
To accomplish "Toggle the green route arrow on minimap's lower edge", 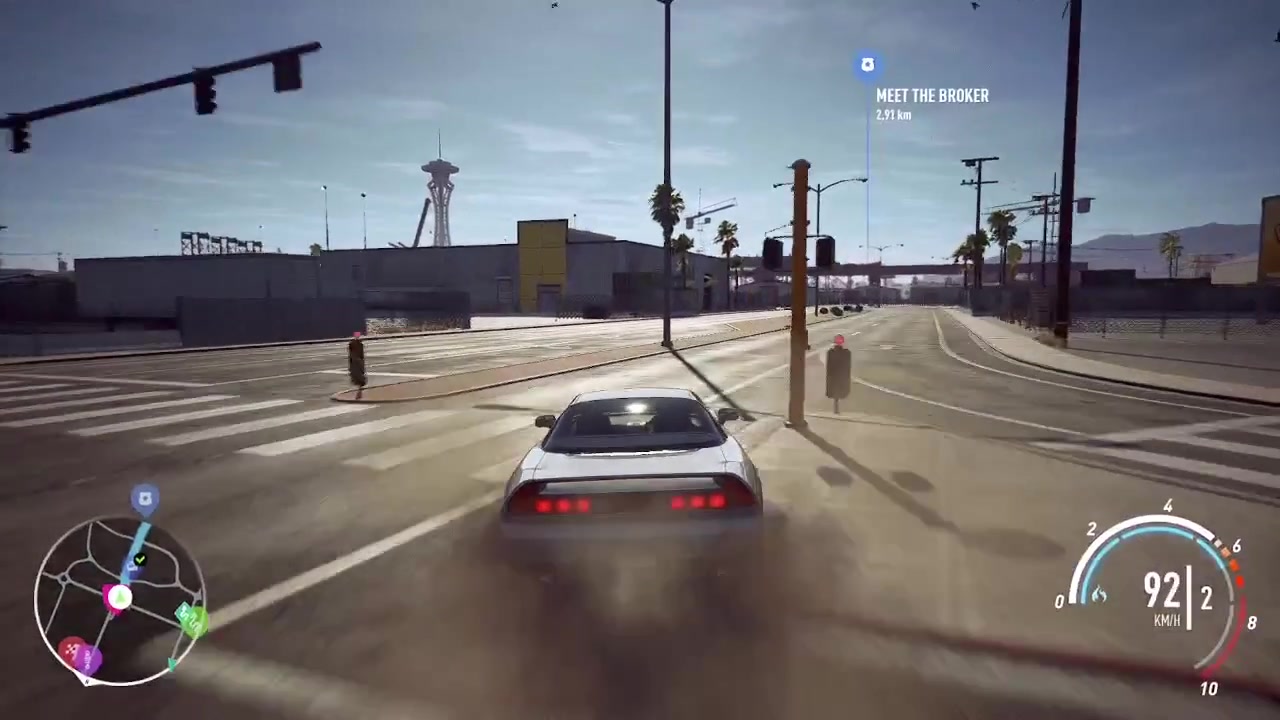I will click(172, 662).
